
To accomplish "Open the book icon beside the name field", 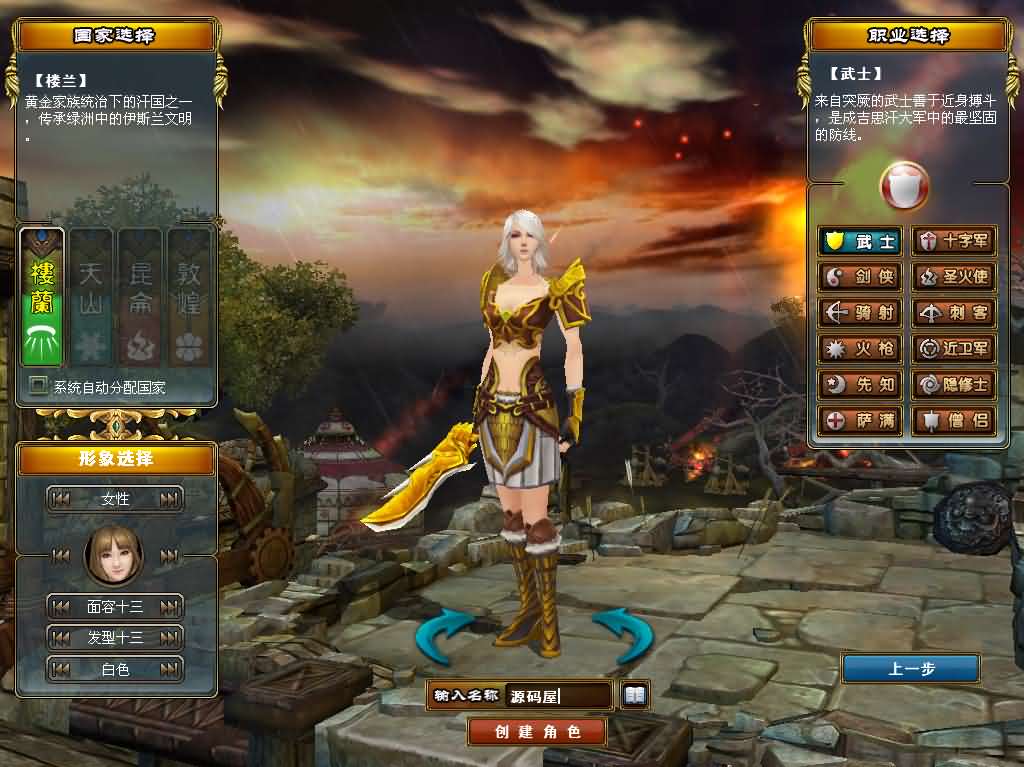I will (x=634, y=694).
